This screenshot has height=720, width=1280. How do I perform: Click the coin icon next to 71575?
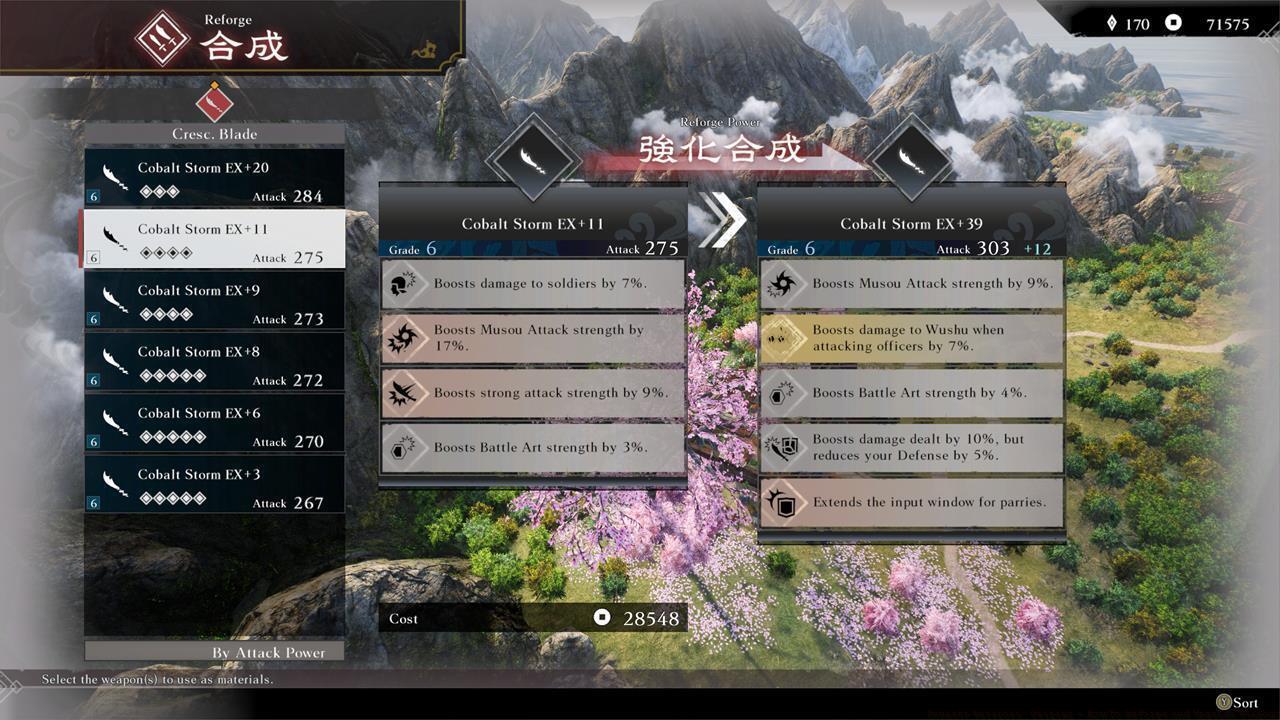[1172, 23]
